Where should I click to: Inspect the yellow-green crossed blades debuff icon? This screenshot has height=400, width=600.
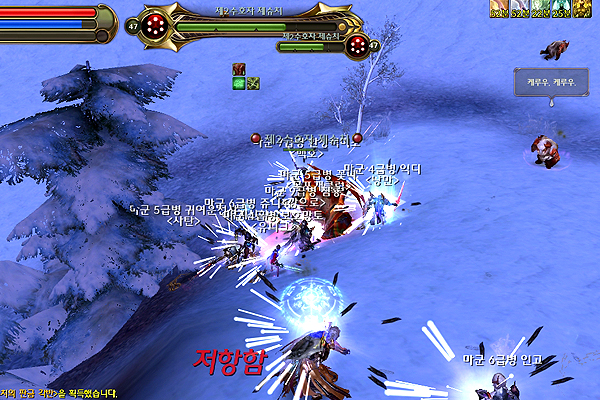pos(253,83)
